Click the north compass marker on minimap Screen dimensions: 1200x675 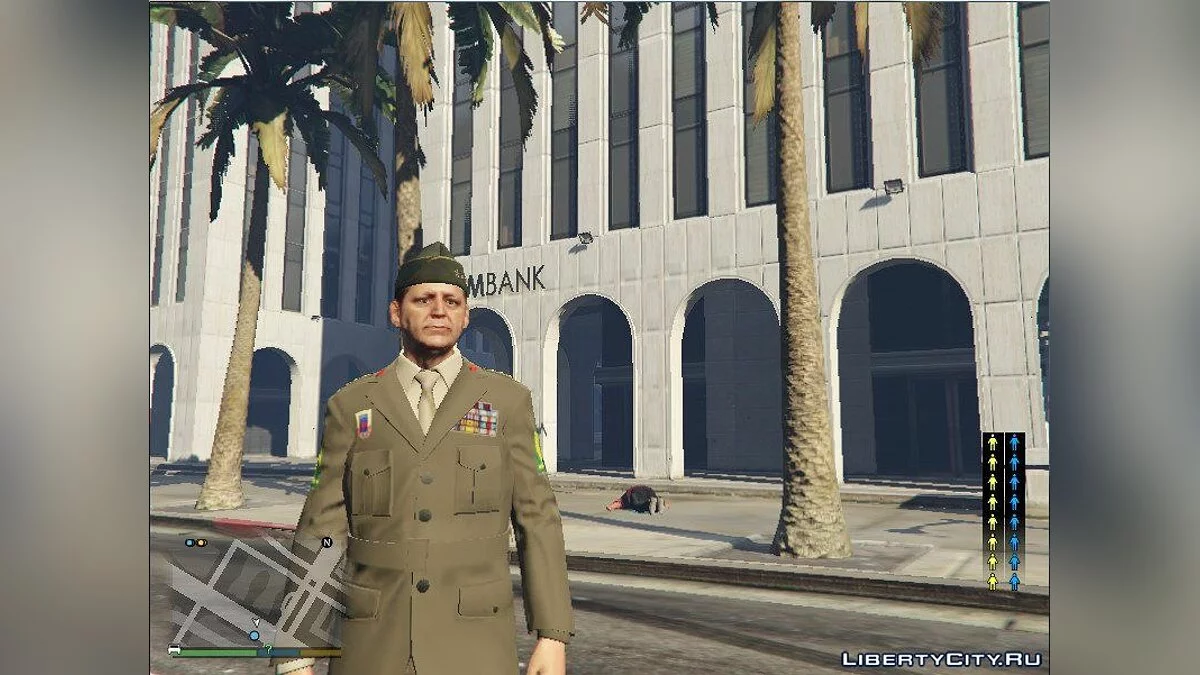coord(326,543)
